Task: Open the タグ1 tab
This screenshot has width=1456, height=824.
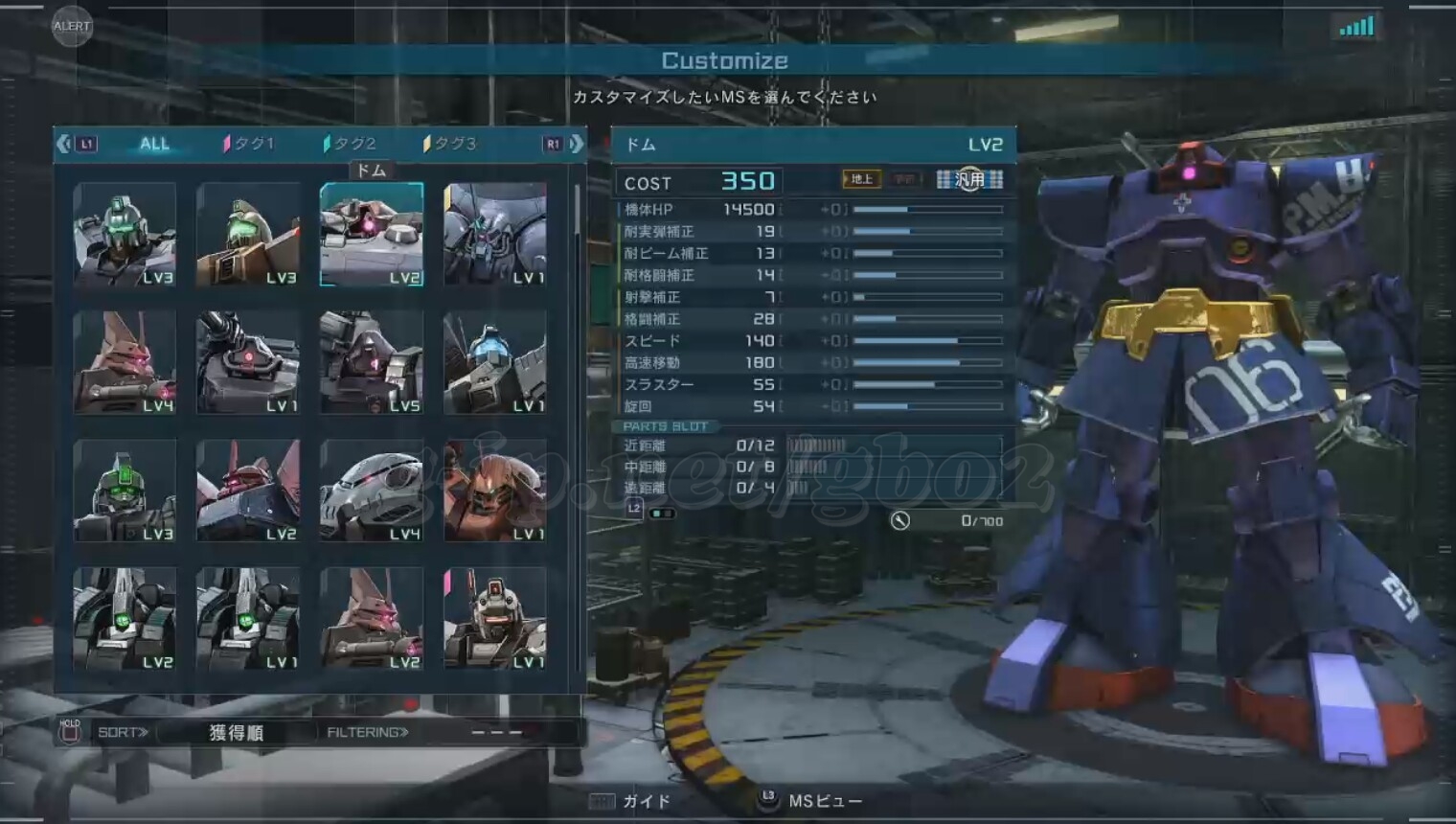Action: 250,144
